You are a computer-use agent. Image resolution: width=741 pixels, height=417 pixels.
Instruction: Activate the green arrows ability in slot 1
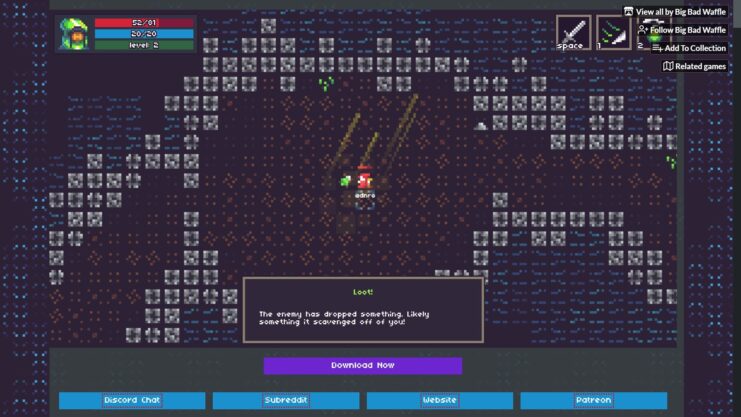point(612,32)
